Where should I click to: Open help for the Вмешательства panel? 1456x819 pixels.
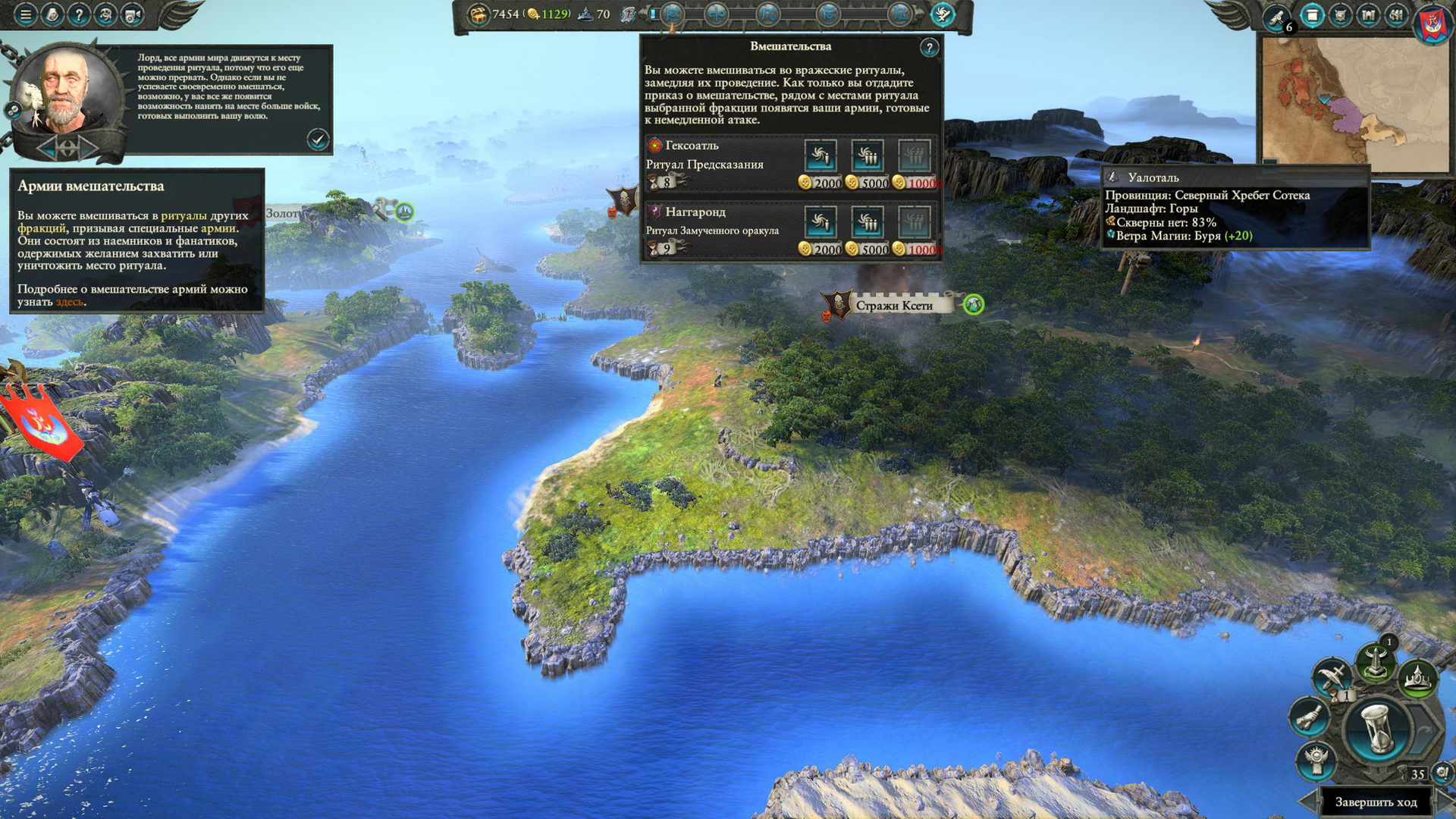[x=929, y=48]
